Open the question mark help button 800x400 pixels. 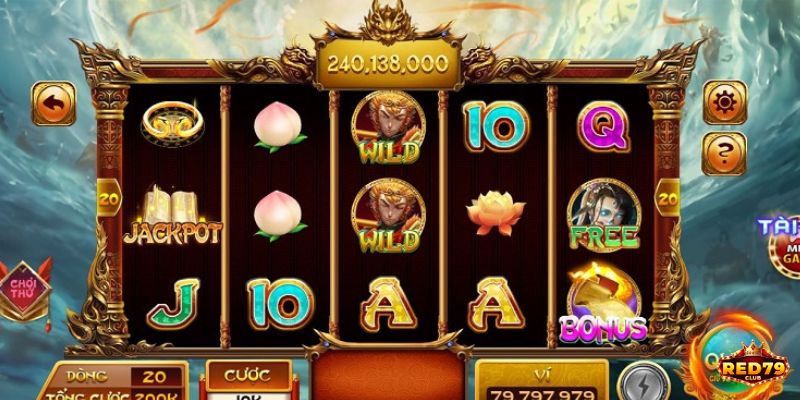pyautogui.click(x=725, y=152)
